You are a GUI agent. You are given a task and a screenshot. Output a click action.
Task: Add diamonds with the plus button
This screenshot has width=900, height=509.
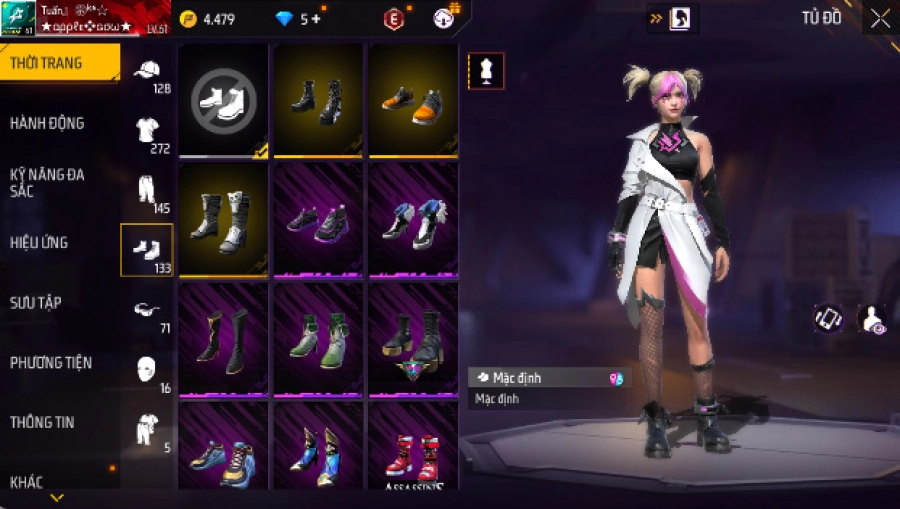click(x=317, y=19)
